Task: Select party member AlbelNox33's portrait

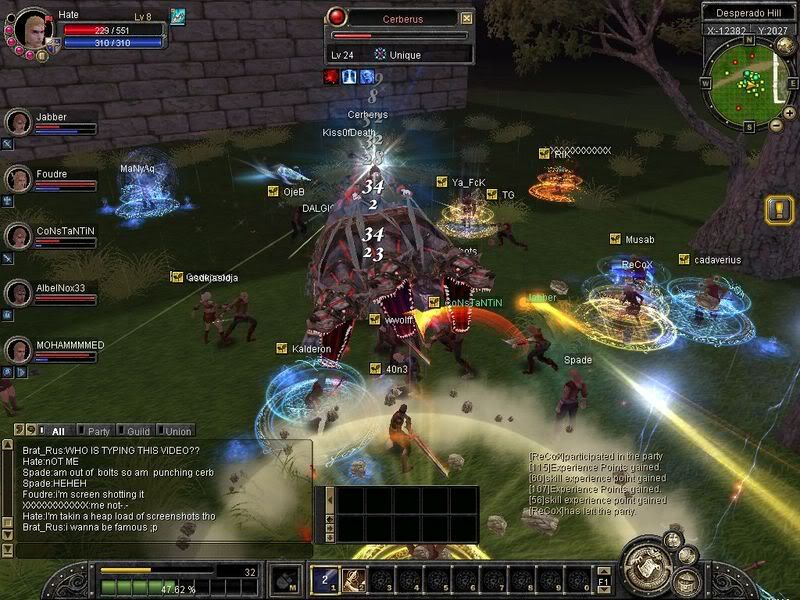Action: click(18, 293)
